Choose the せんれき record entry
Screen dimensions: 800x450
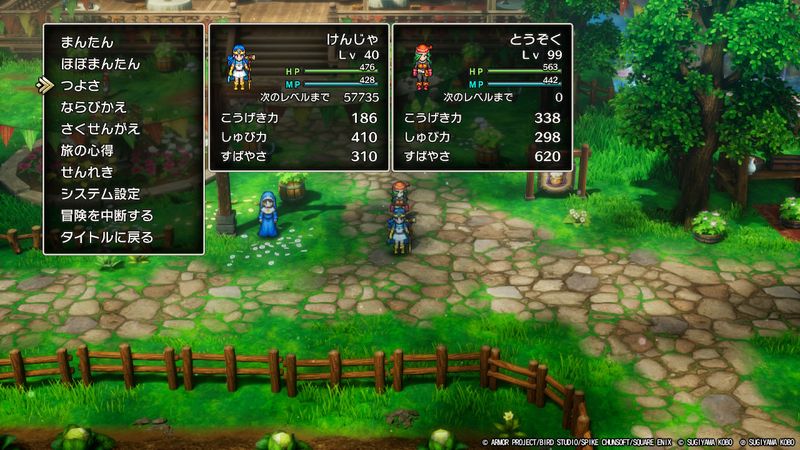coord(87,172)
